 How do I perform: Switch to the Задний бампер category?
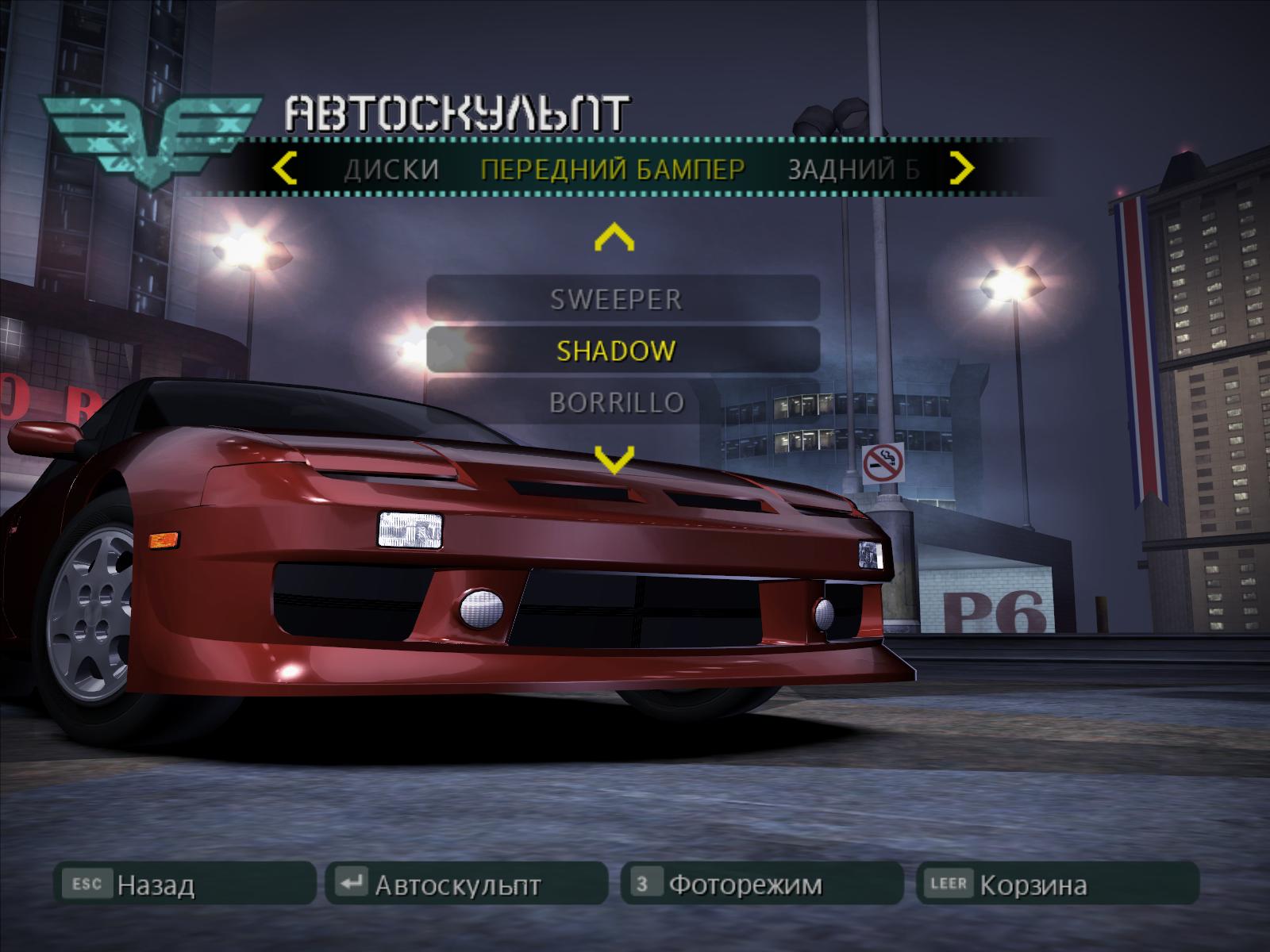pyautogui.click(x=853, y=169)
